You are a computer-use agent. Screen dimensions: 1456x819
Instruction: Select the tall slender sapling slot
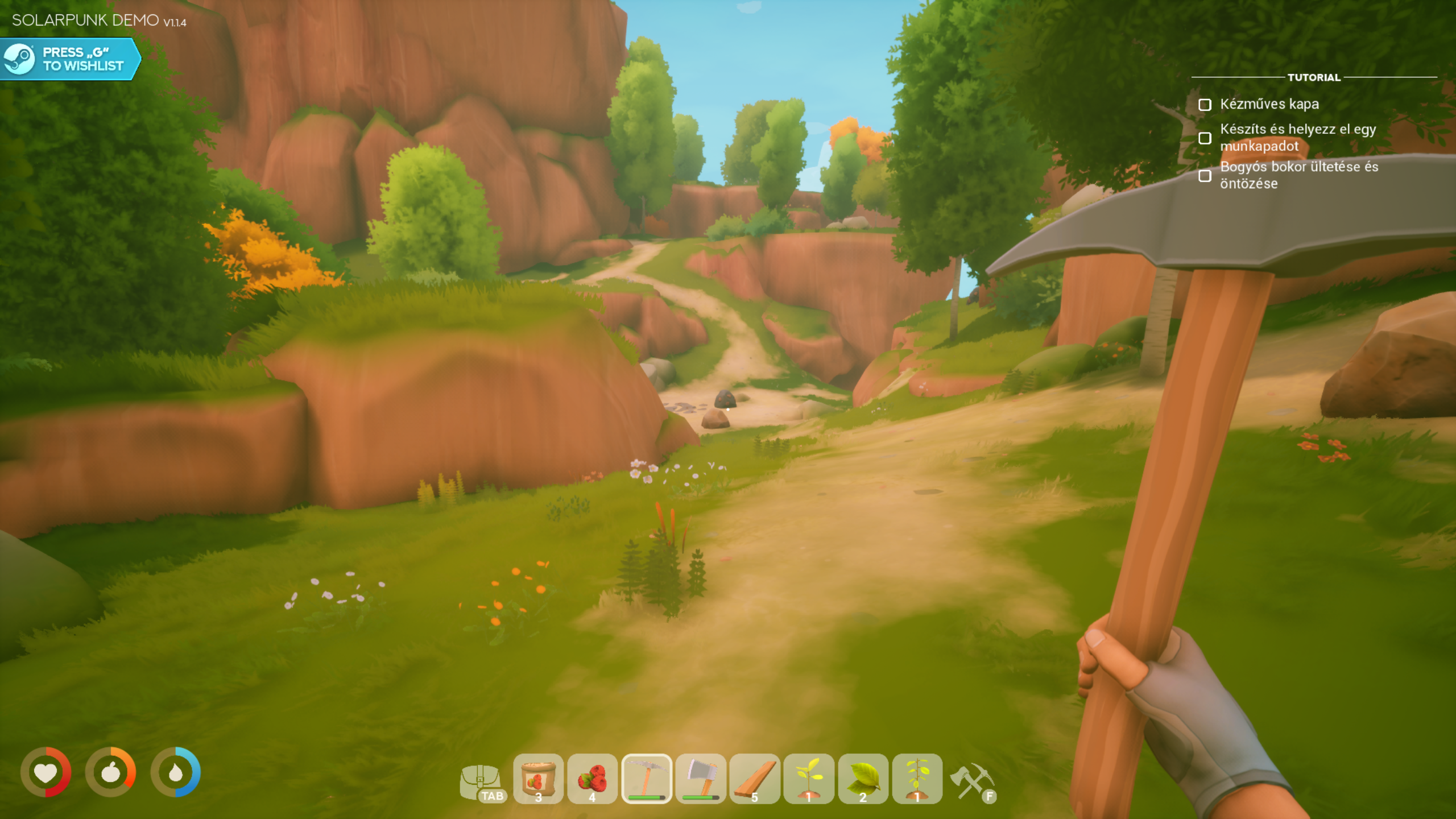917,779
